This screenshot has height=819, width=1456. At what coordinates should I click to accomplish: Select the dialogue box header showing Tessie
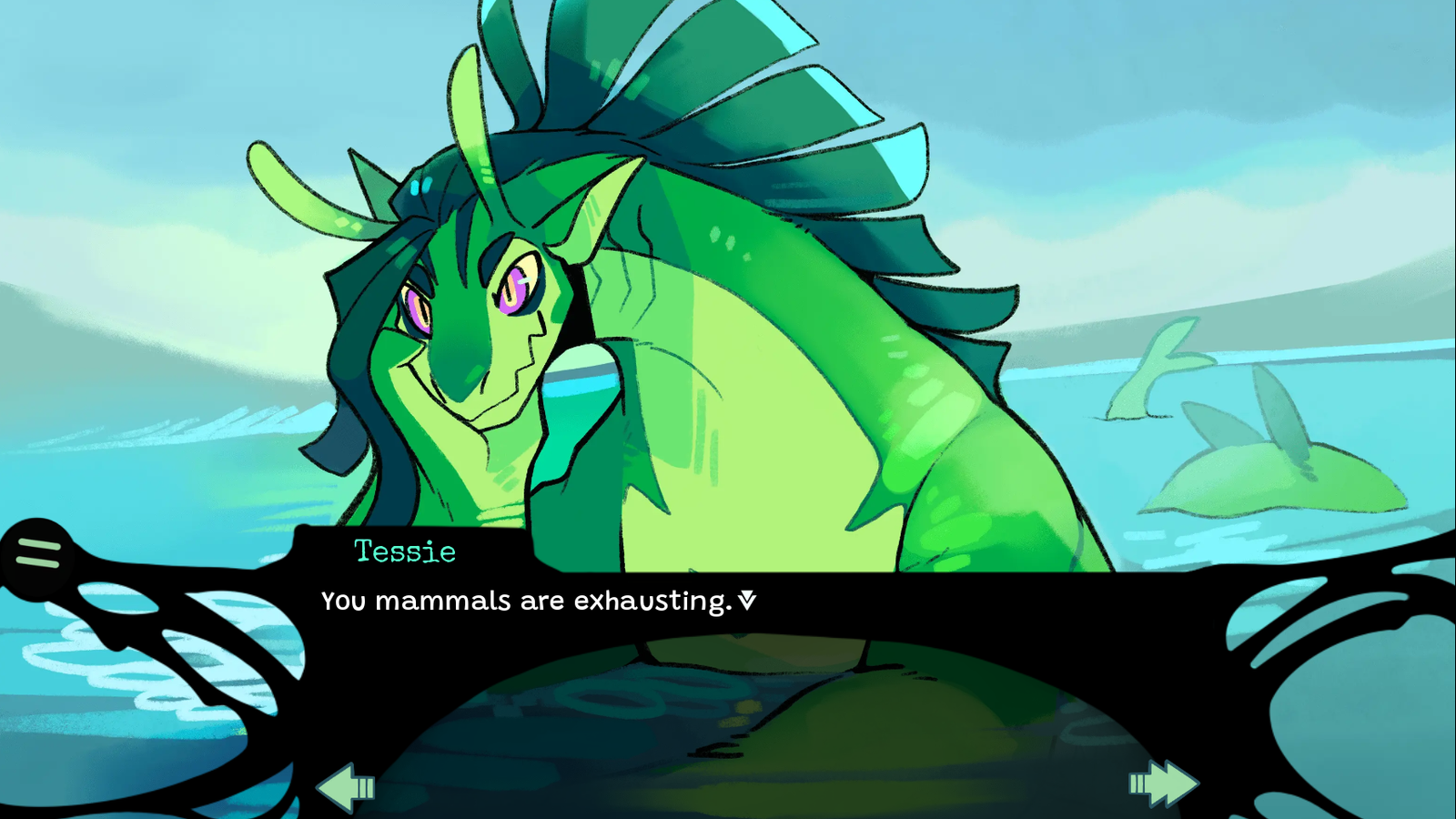pyautogui.click(x=404, y=551)
